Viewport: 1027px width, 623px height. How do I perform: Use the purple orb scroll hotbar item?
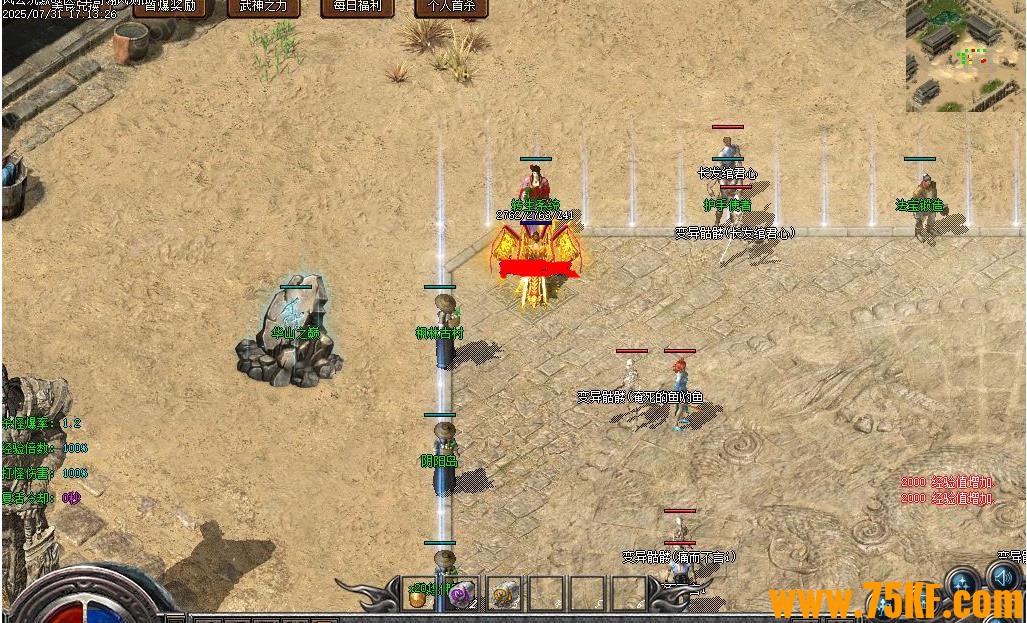click(x=461, y=594)
